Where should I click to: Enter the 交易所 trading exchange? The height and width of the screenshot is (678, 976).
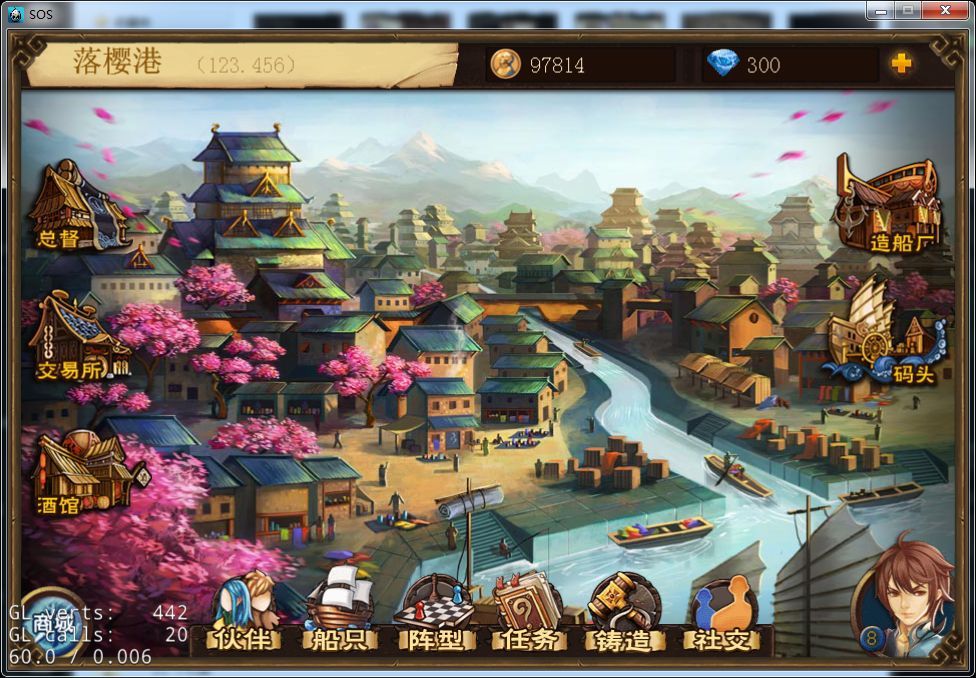pos(74,338)
